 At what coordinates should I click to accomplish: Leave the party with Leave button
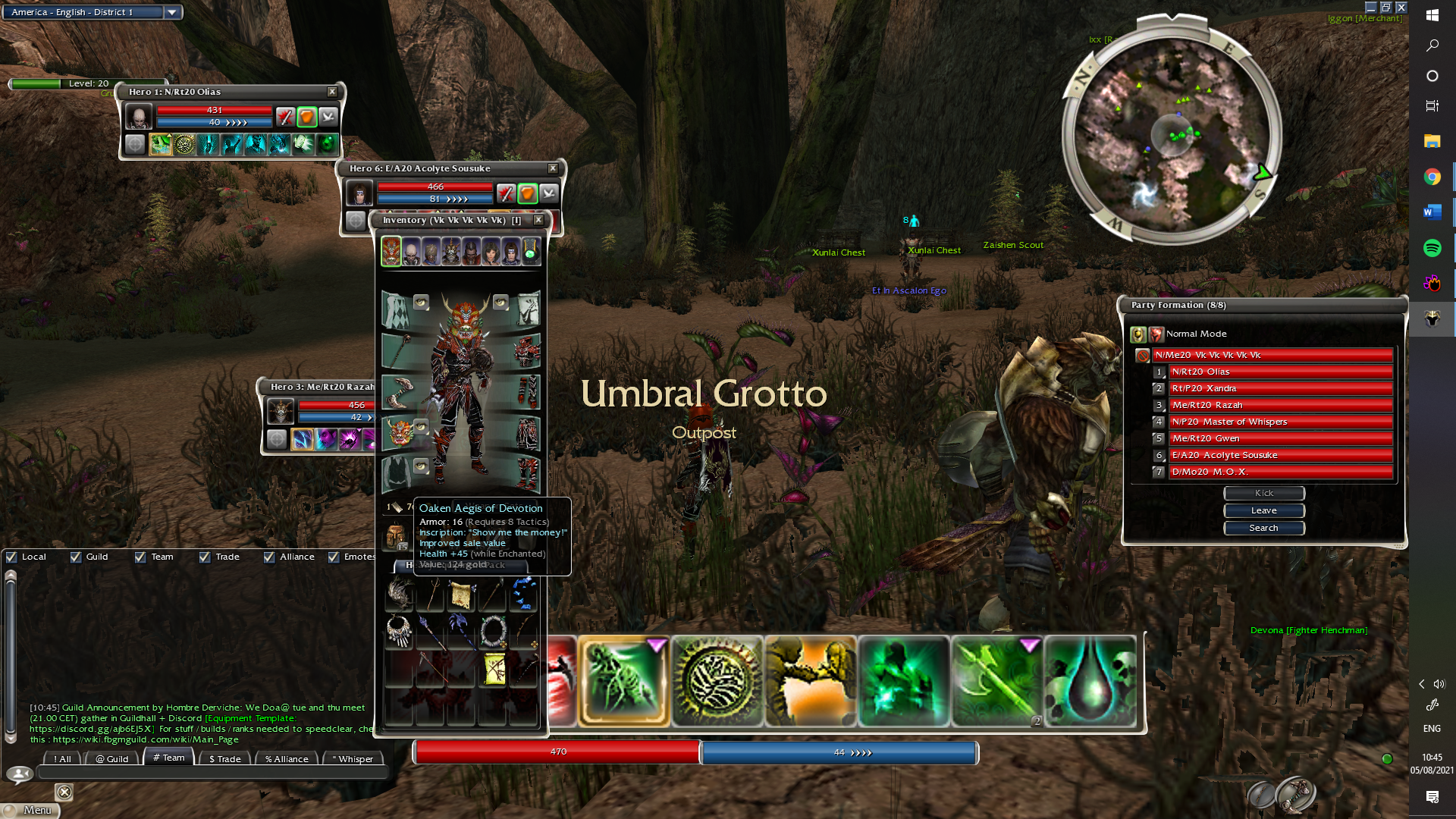pos(1263,510)
